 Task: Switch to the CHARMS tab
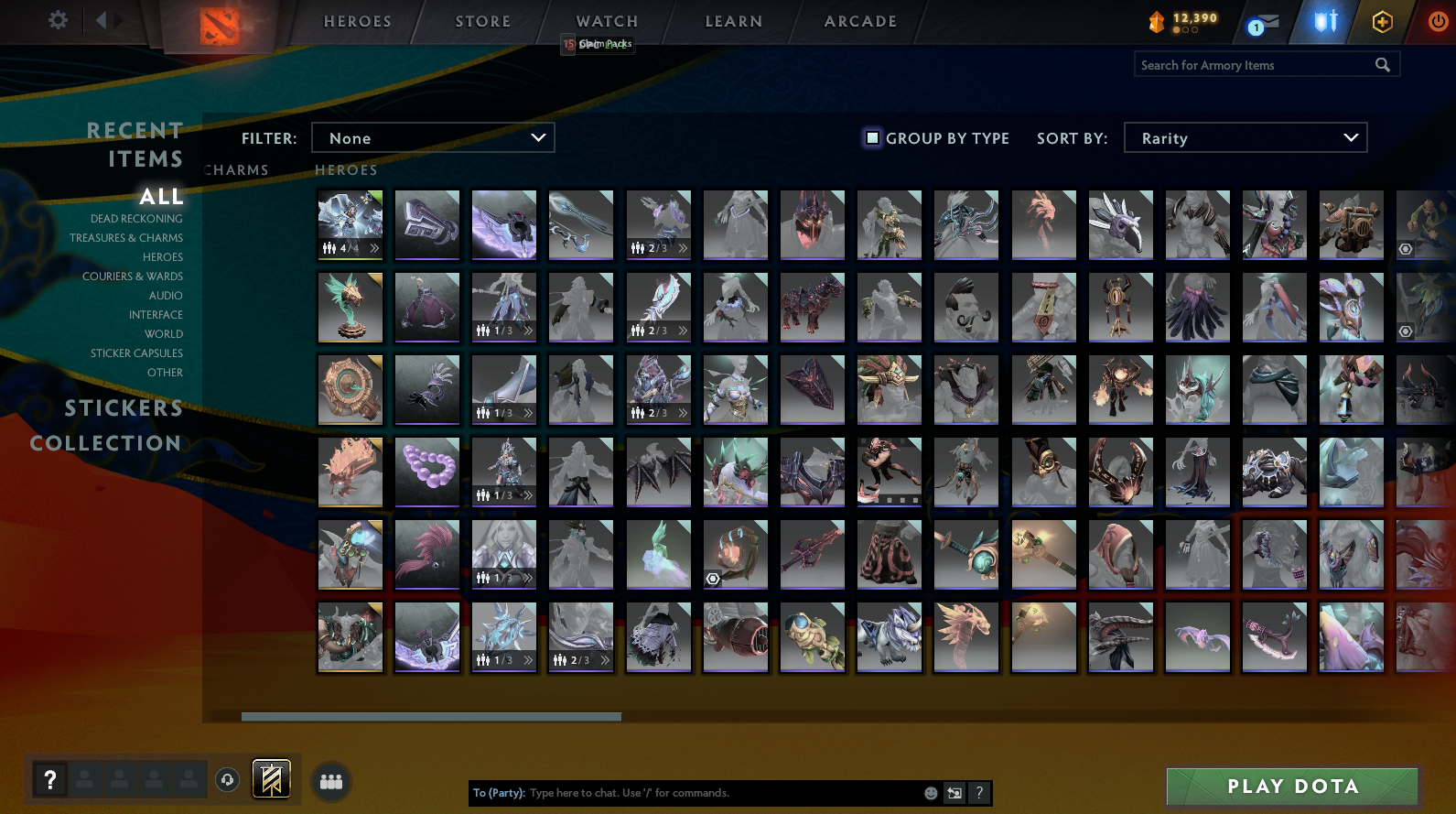point(236,169)
